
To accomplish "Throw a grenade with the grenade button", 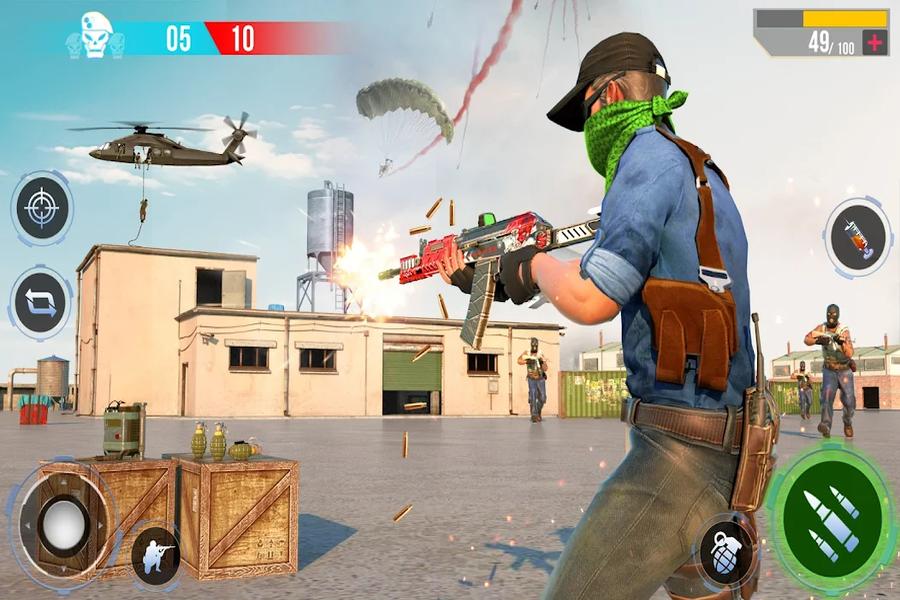I will point(727,552).
